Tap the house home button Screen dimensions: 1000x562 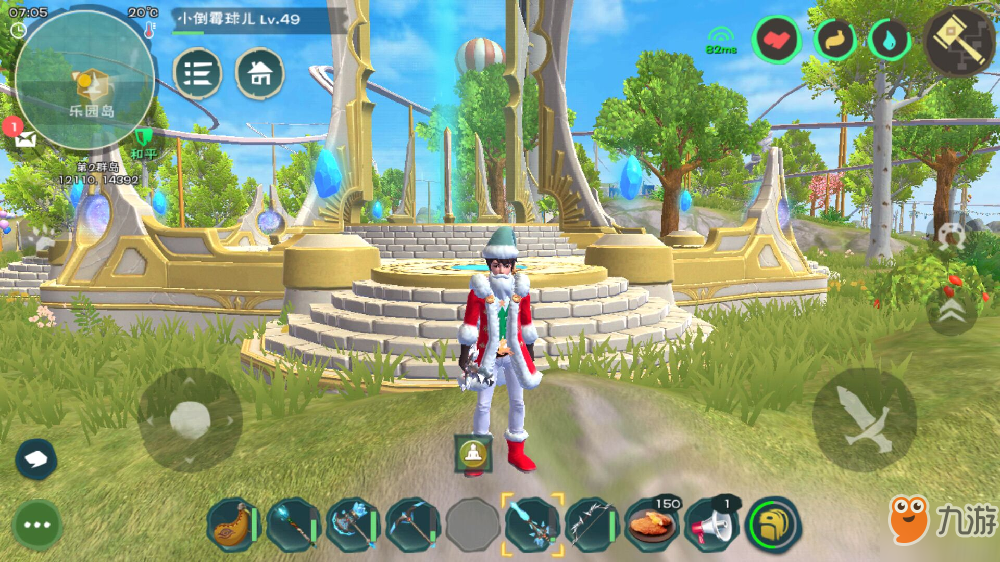pyautogui.click(x=259, y=73)
